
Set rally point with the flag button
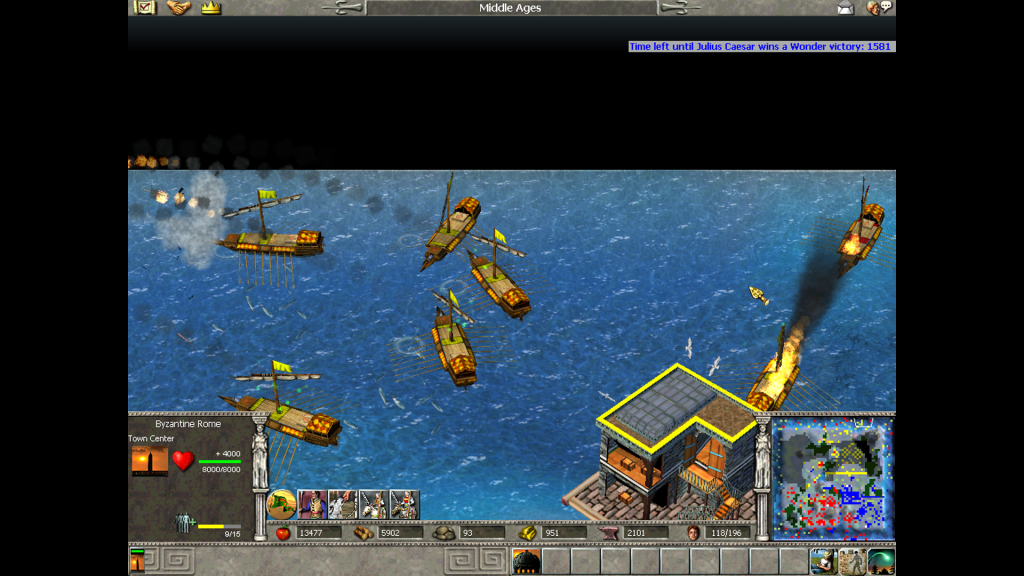pos(281,504)
